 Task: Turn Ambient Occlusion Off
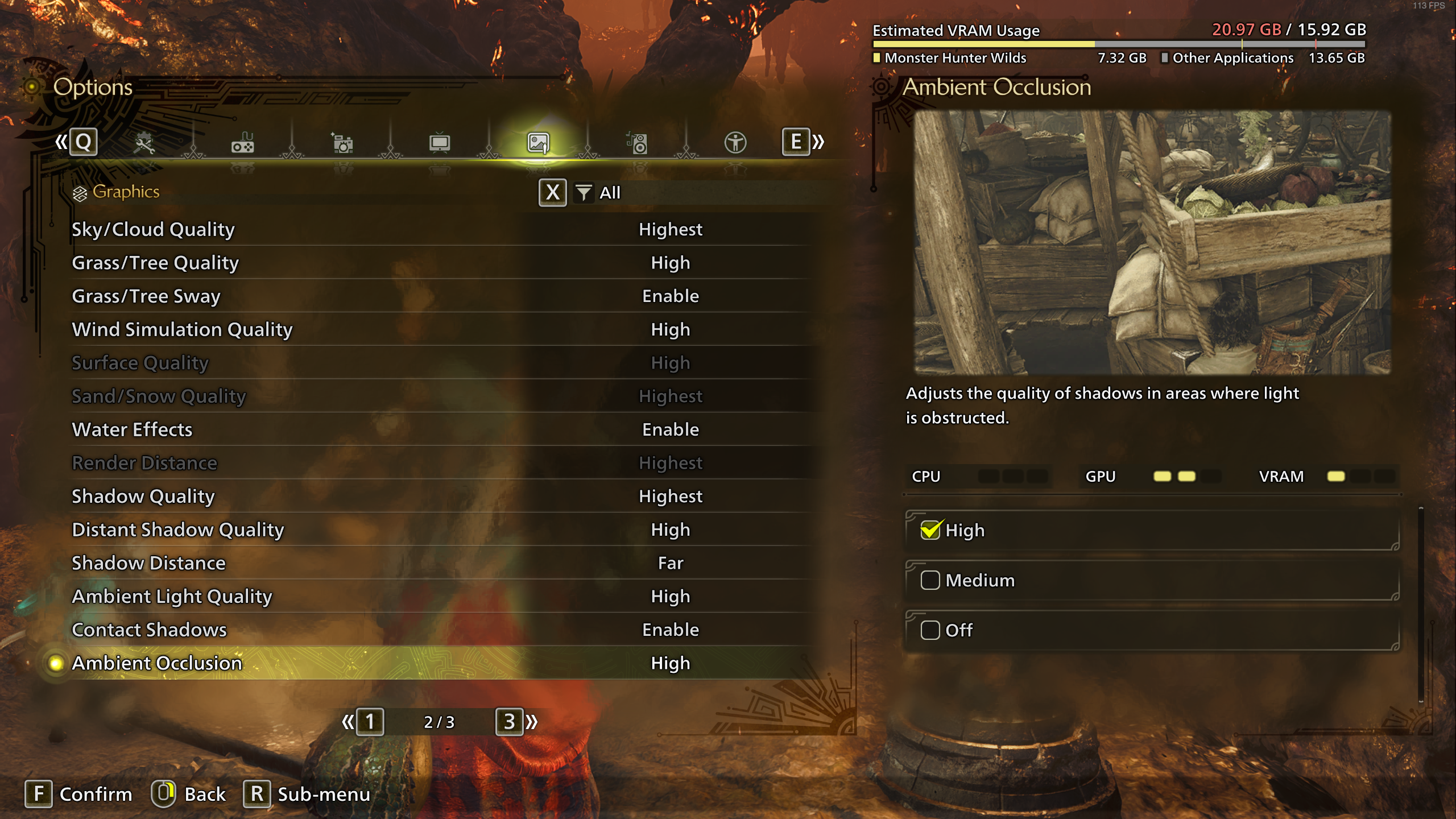point(1151,631)
